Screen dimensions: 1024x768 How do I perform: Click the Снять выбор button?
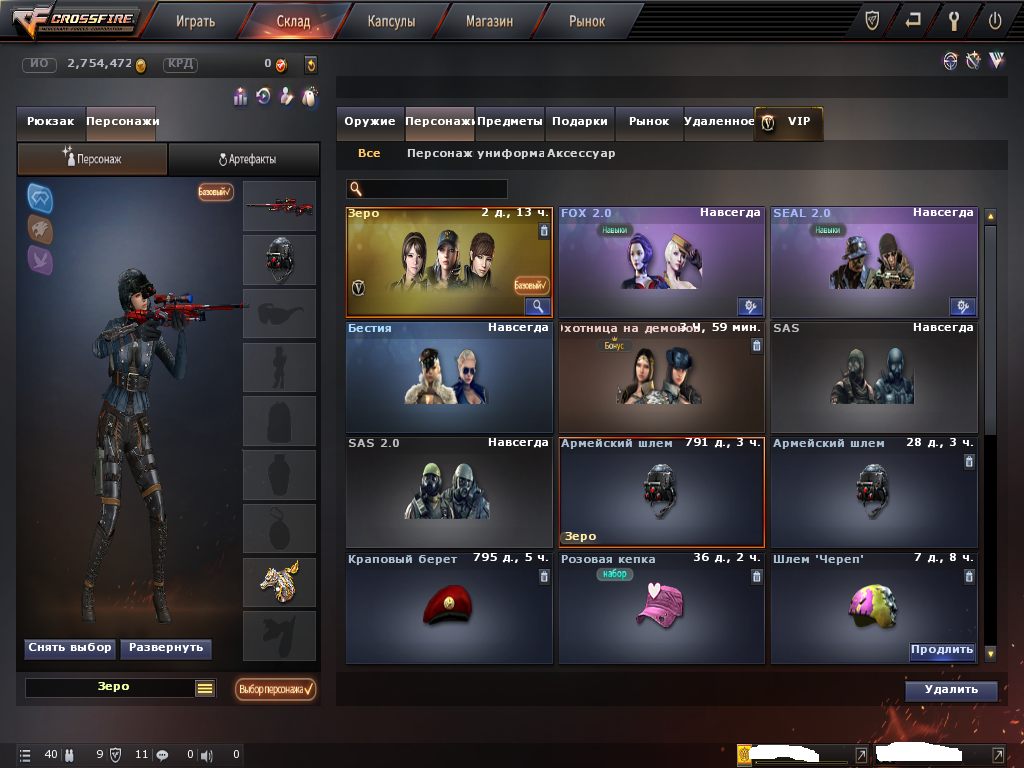tap(69, 648)
